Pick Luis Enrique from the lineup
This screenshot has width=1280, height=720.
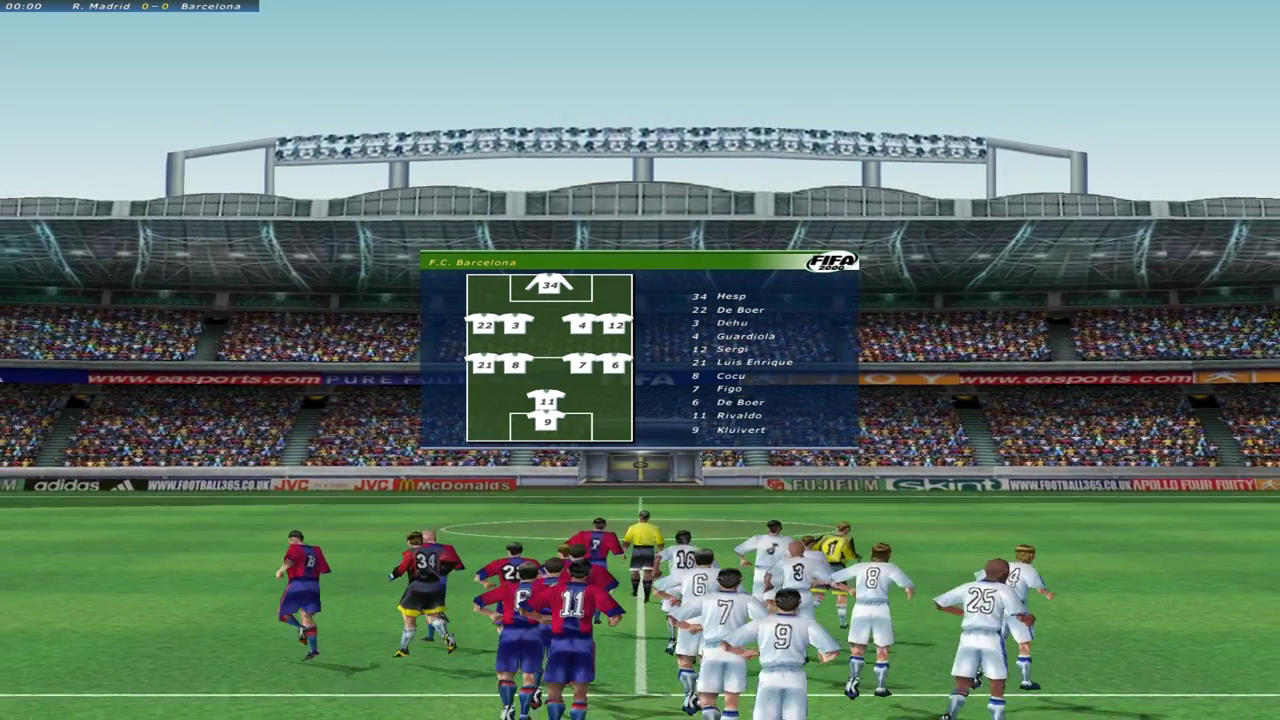[754, 362]
